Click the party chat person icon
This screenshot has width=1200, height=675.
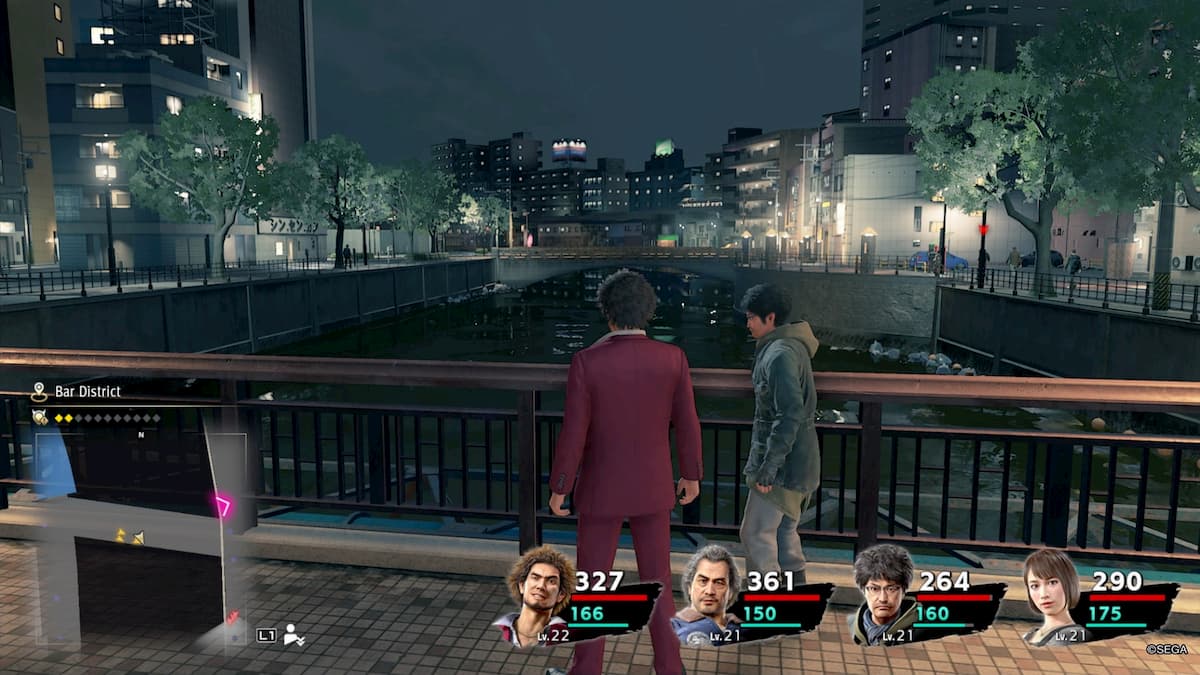pos(294,634)
